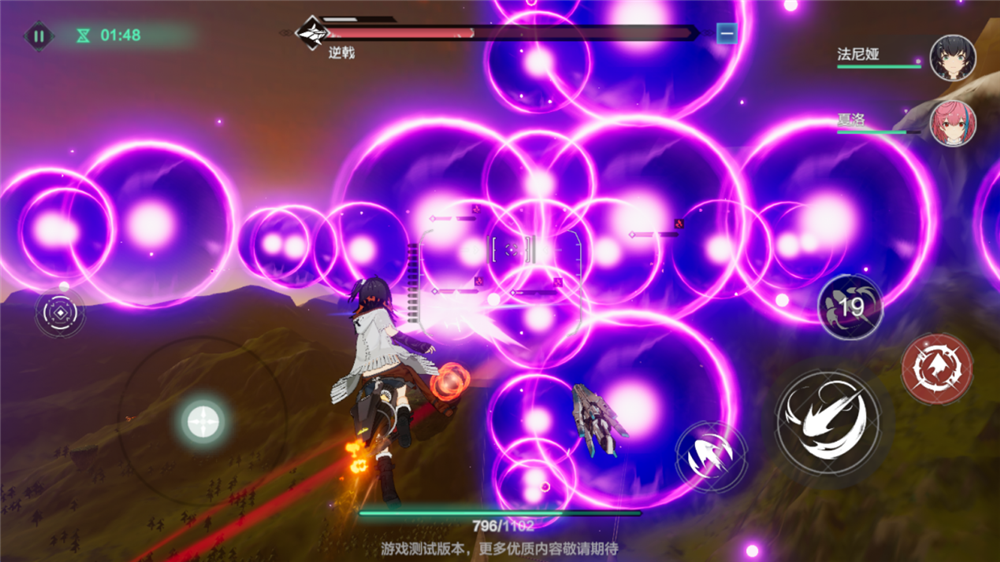Switch to the pink-haired 夏洛 portrait
The image size is (1000, 562).
(951, 123)
